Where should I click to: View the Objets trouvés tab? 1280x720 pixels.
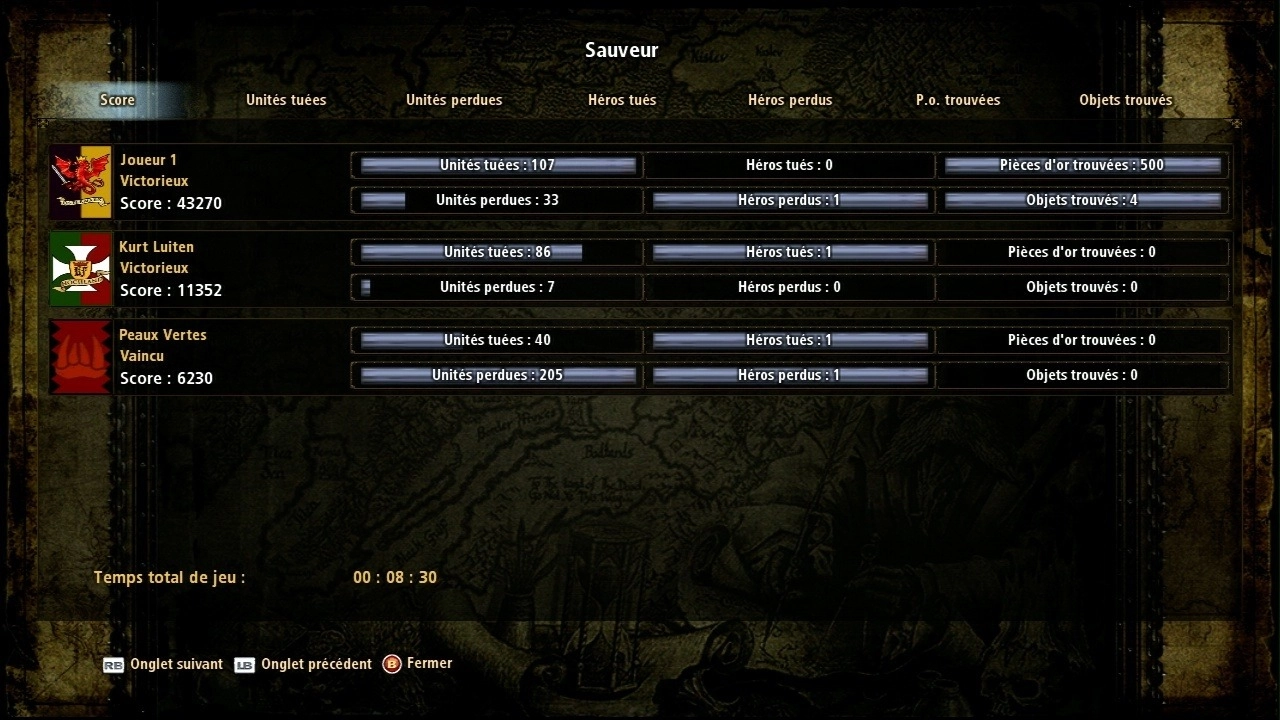1125,100
